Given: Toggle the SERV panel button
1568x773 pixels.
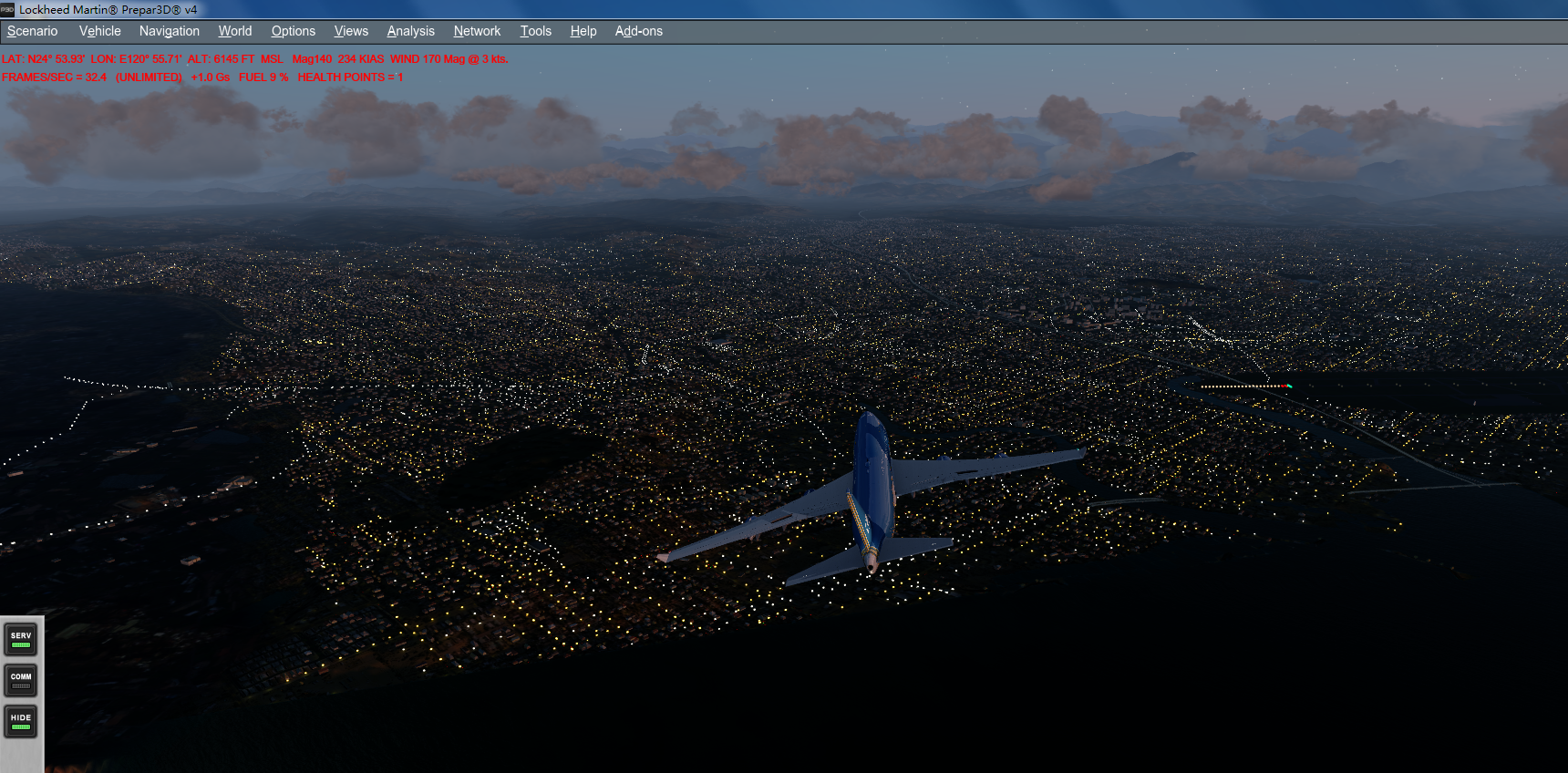Looking at the screenshot, I should (20, 640).
